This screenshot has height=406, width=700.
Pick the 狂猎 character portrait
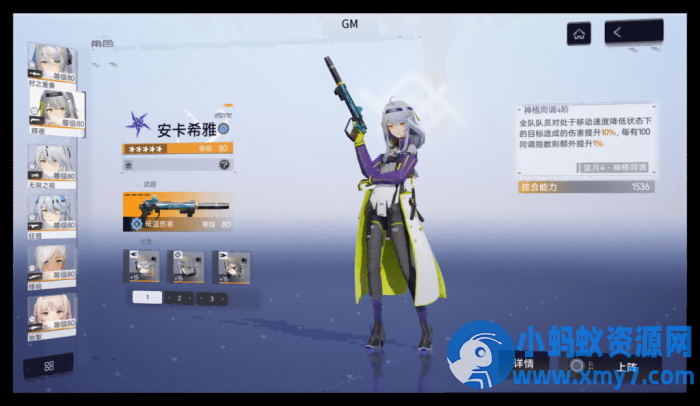53,213
